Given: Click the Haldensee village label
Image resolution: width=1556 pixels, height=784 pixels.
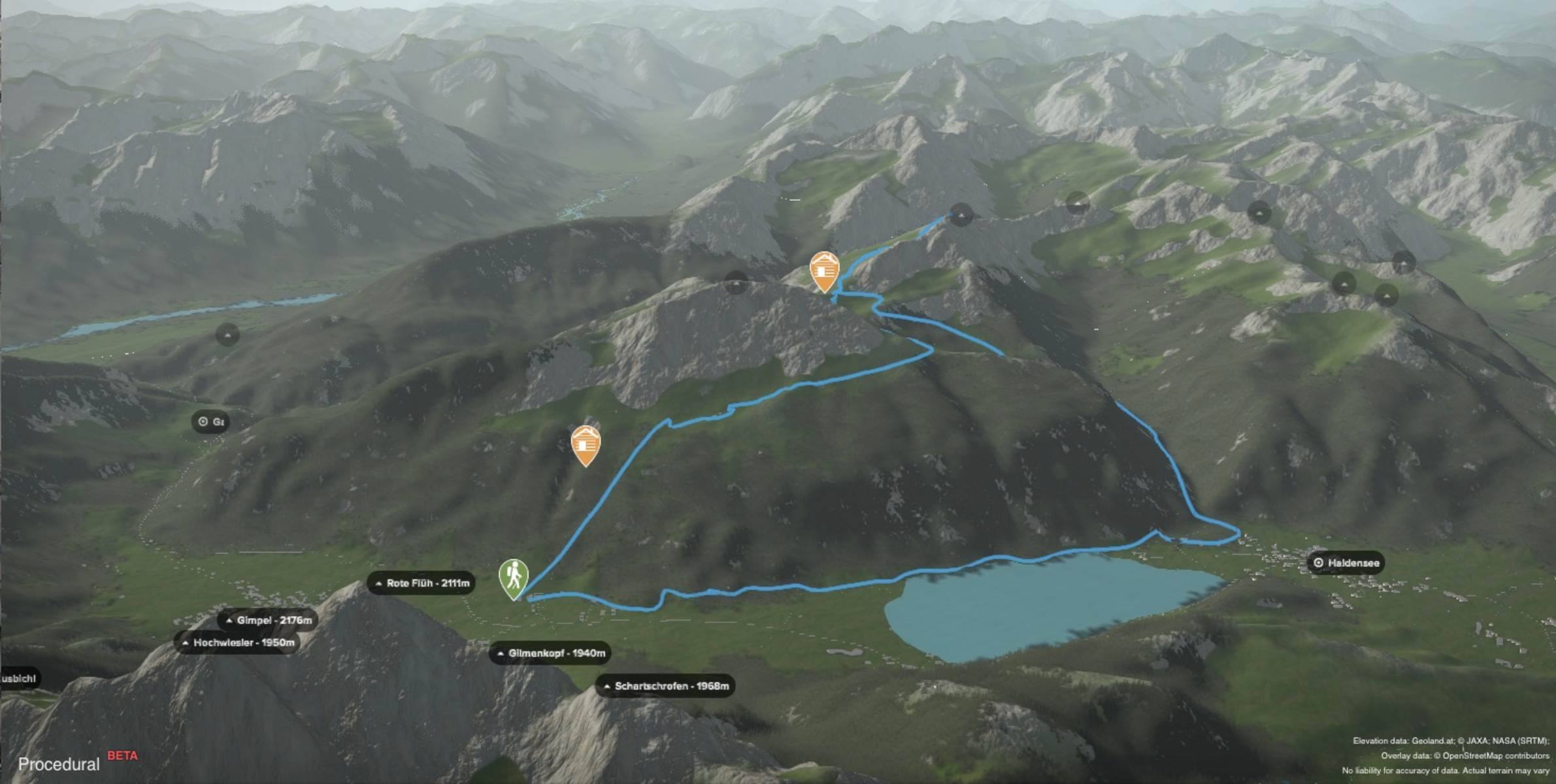Looking at the screenshot, I should coord(1346,563).
